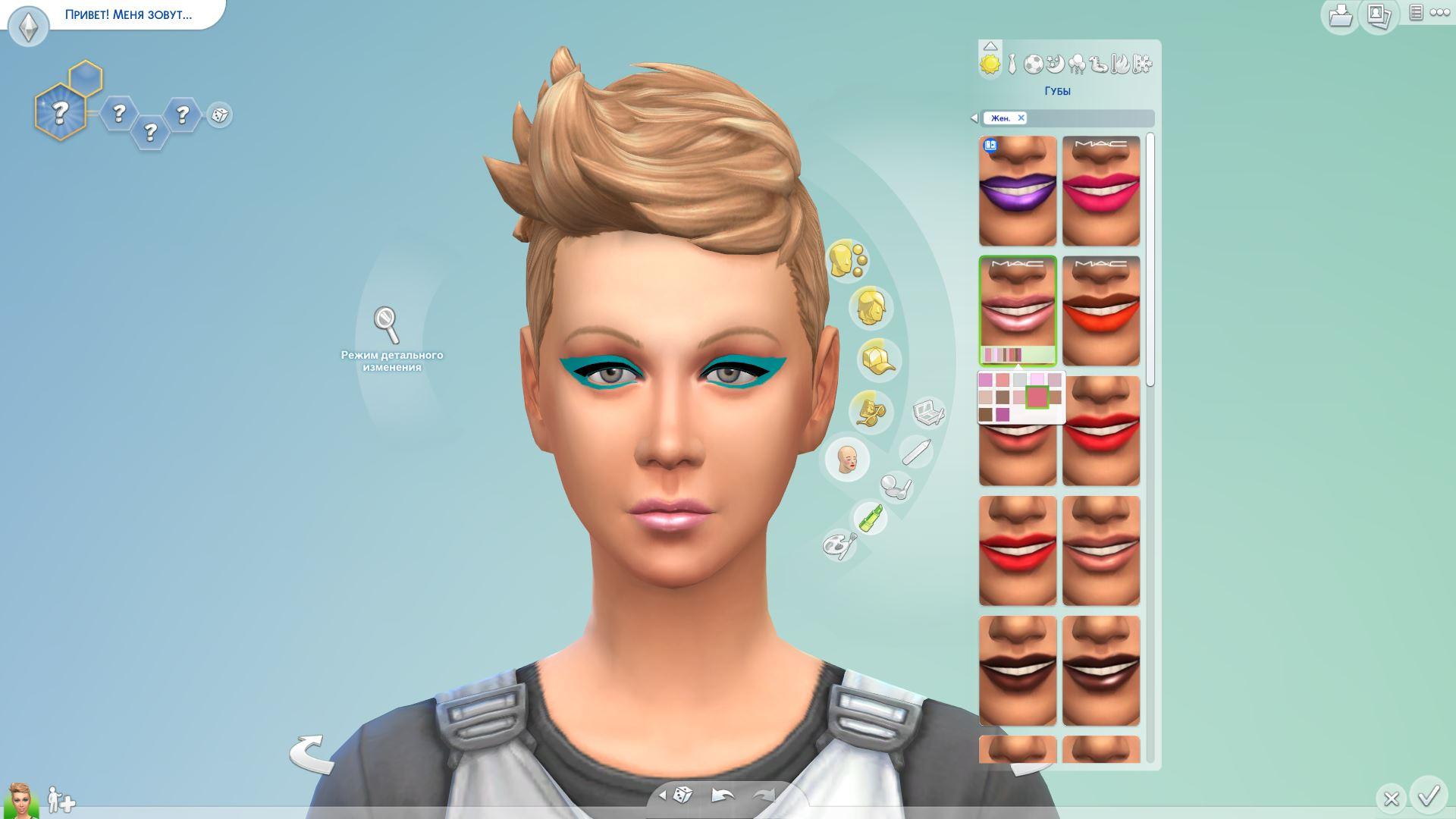The height and width of the screenshot is (819, 1456).
Task: Confirm Sim with the checkmark button
Action: point(1429,796)
